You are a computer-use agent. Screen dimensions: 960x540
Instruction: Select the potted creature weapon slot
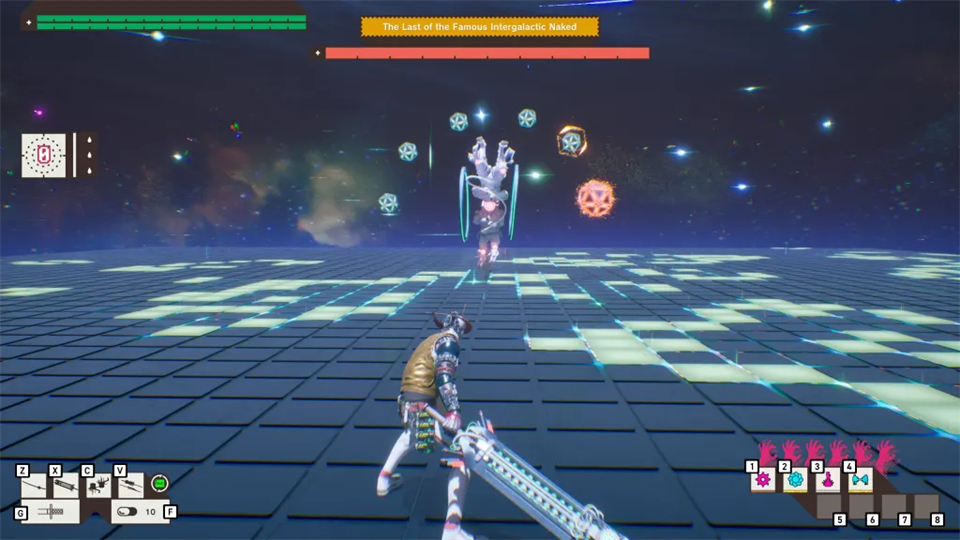tap(99, 486)
